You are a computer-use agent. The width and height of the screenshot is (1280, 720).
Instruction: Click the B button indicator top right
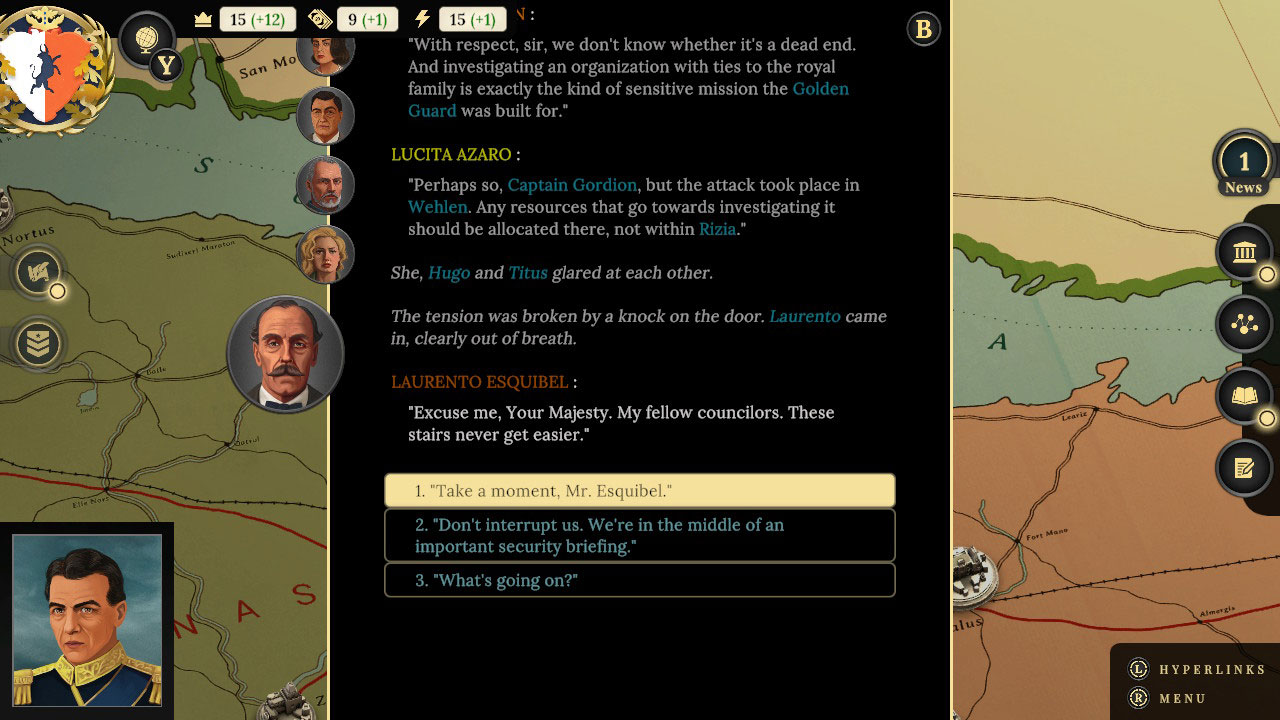coord(923,29)
